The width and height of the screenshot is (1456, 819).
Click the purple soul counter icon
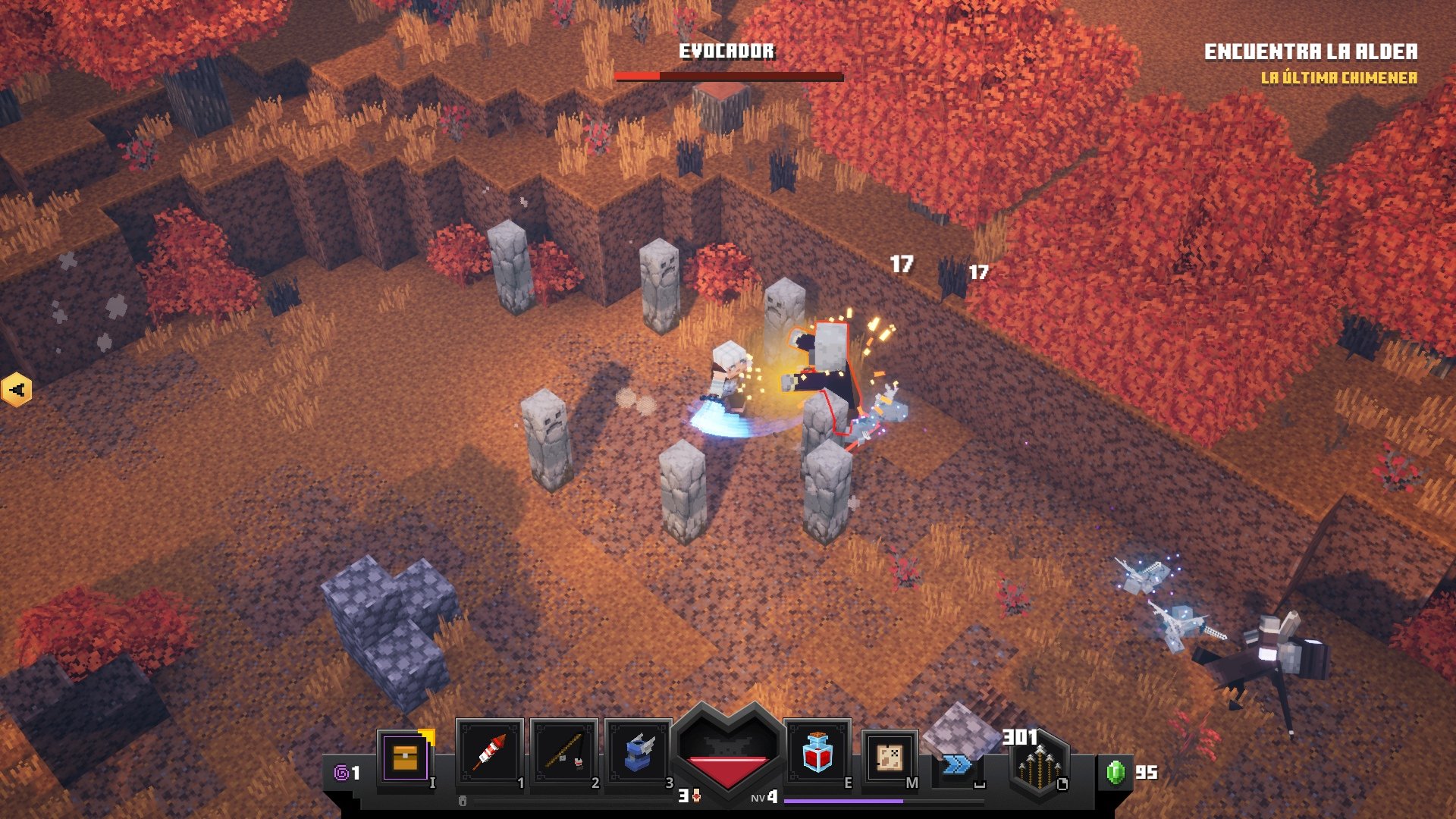[x=340, y=772]
